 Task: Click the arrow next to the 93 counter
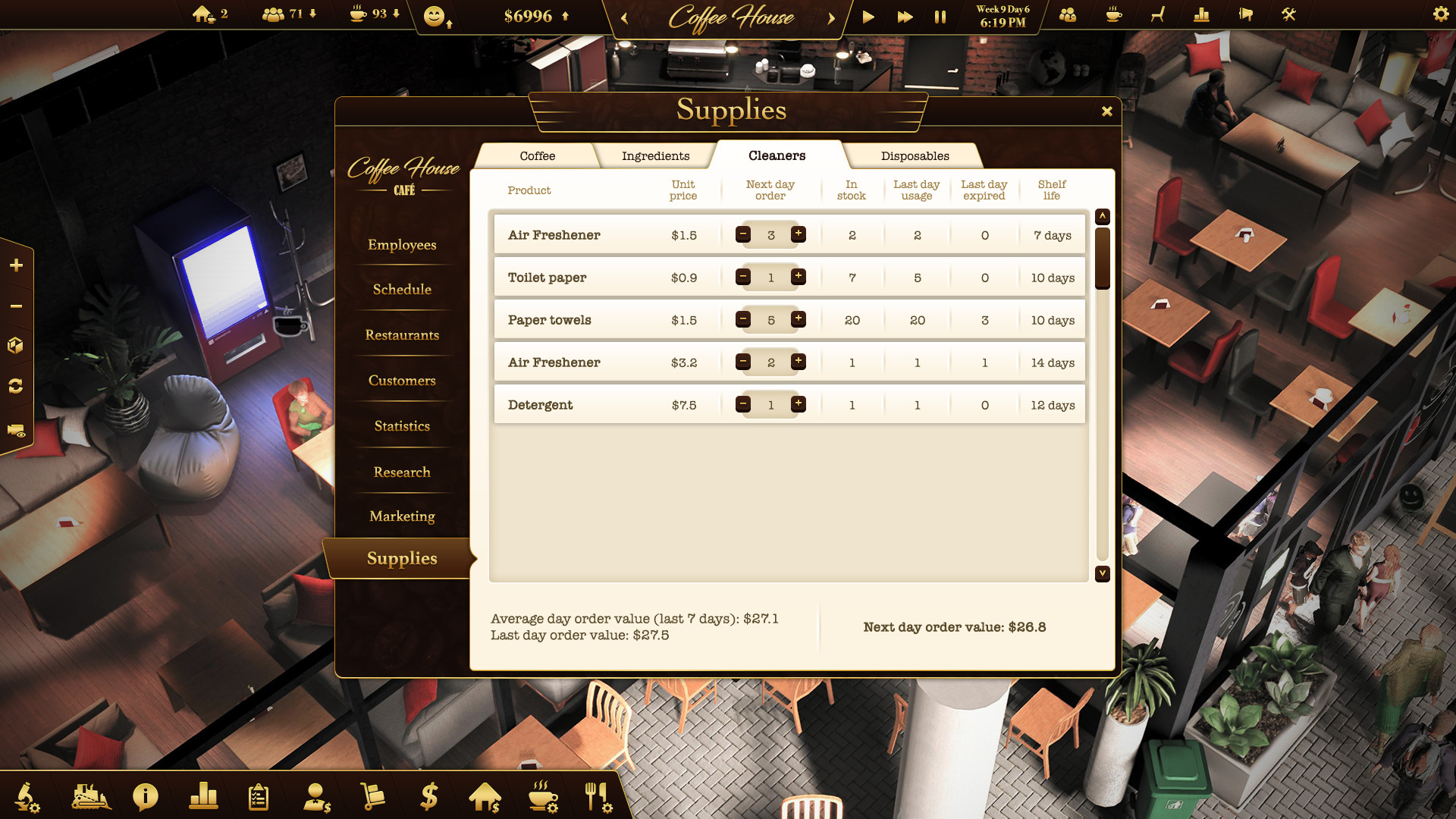(396, 14)
